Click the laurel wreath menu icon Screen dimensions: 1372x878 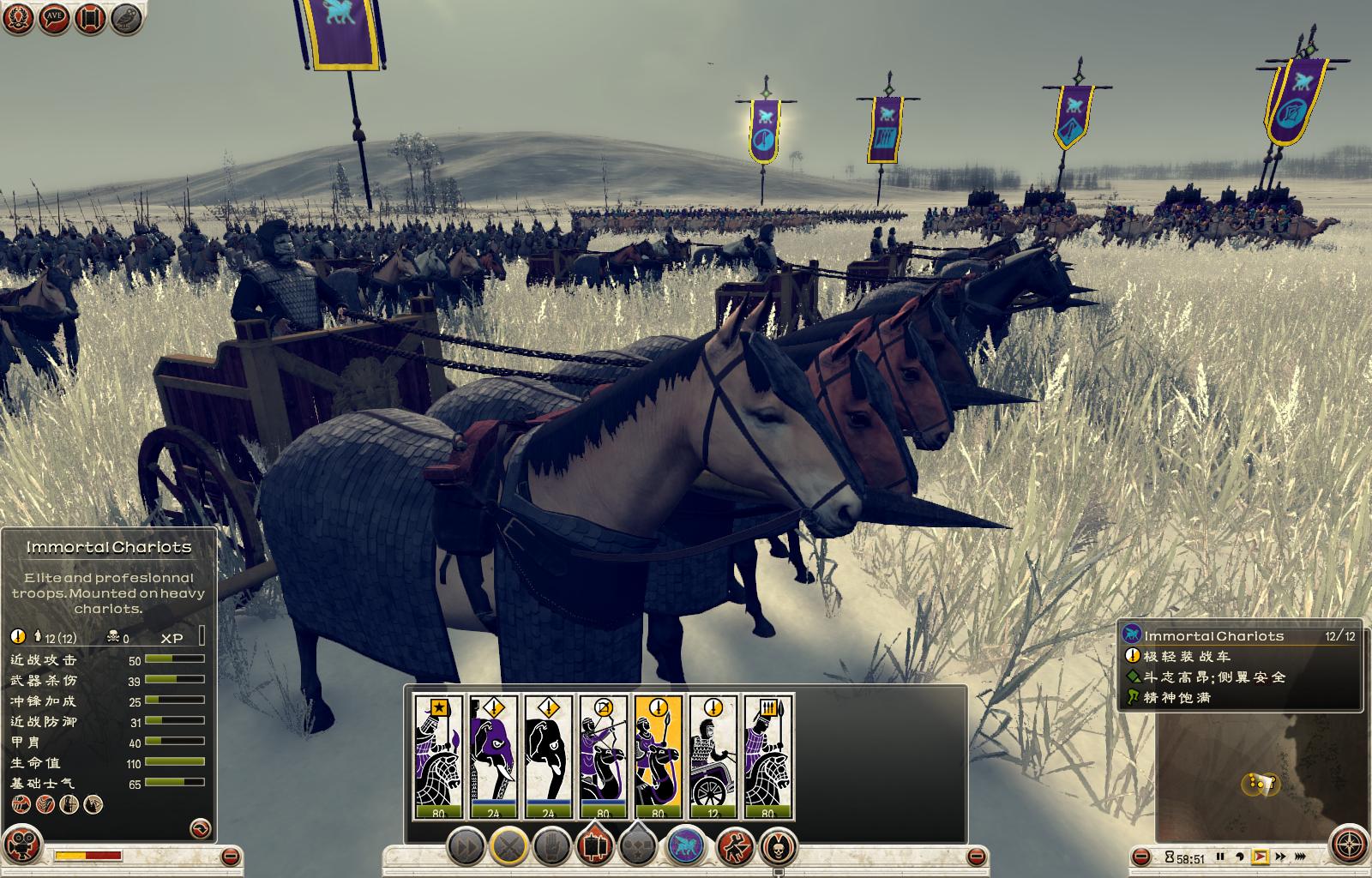18,18
